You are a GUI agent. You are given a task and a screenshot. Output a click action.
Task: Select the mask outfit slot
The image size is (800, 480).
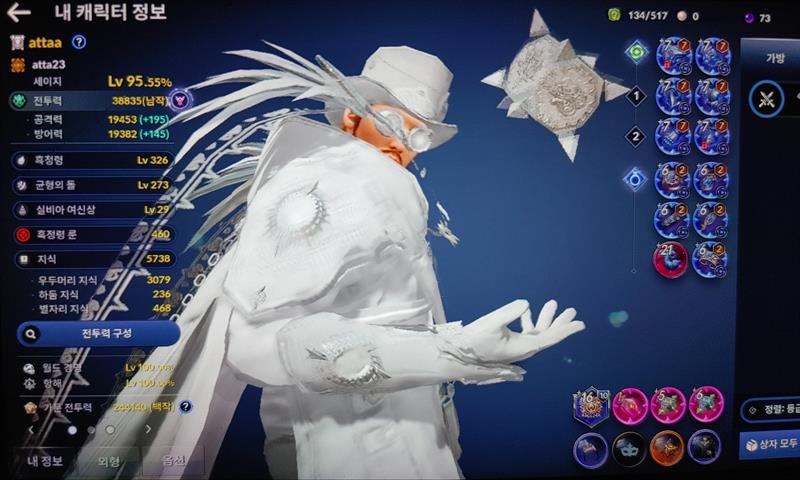click(x=628, y=449)
